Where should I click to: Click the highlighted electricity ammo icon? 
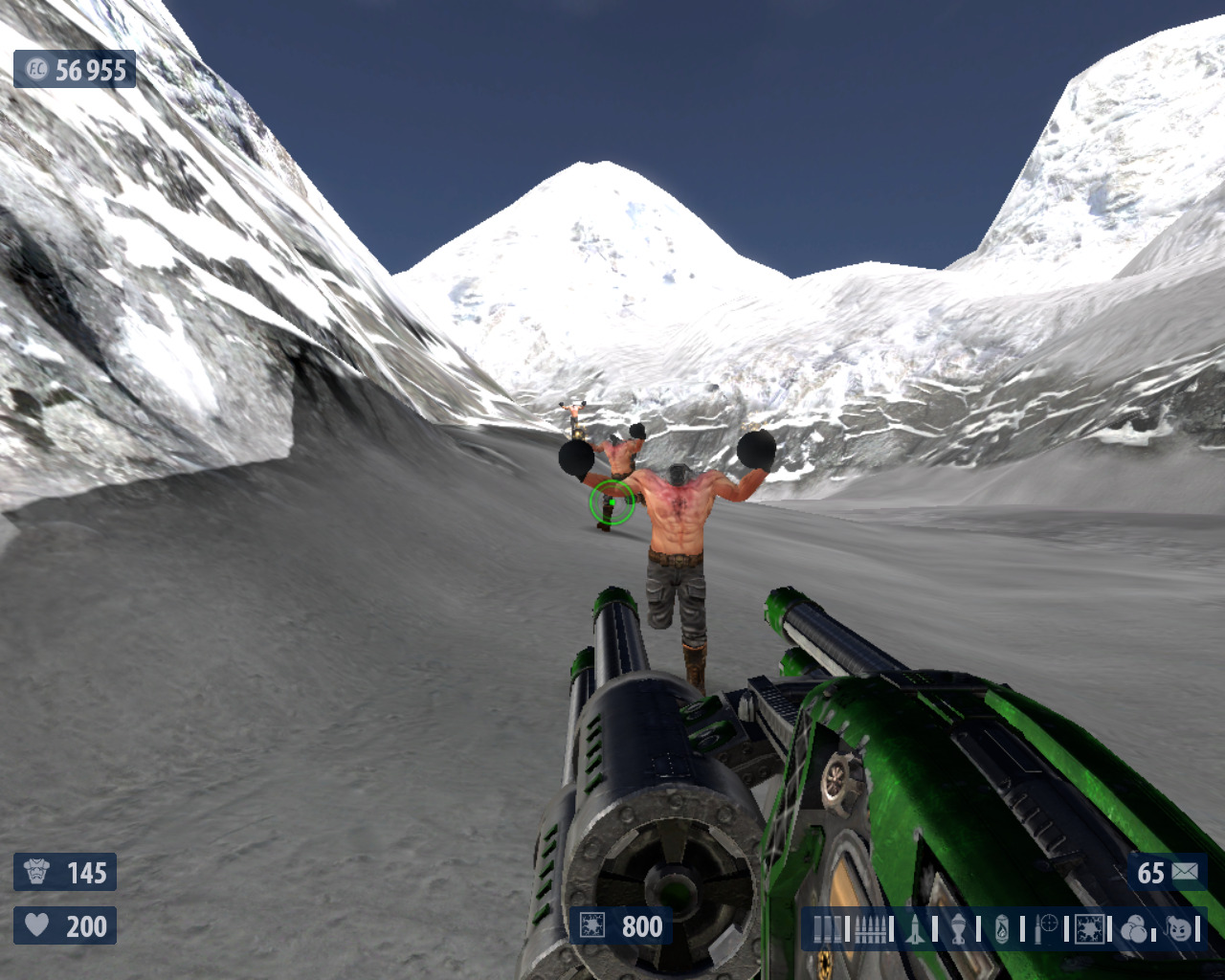point(1089,929)
